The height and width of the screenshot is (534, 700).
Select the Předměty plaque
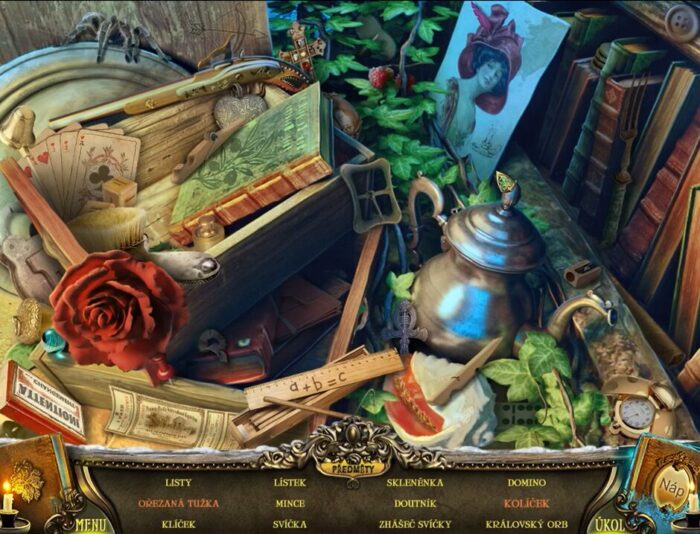coord(349,466)
